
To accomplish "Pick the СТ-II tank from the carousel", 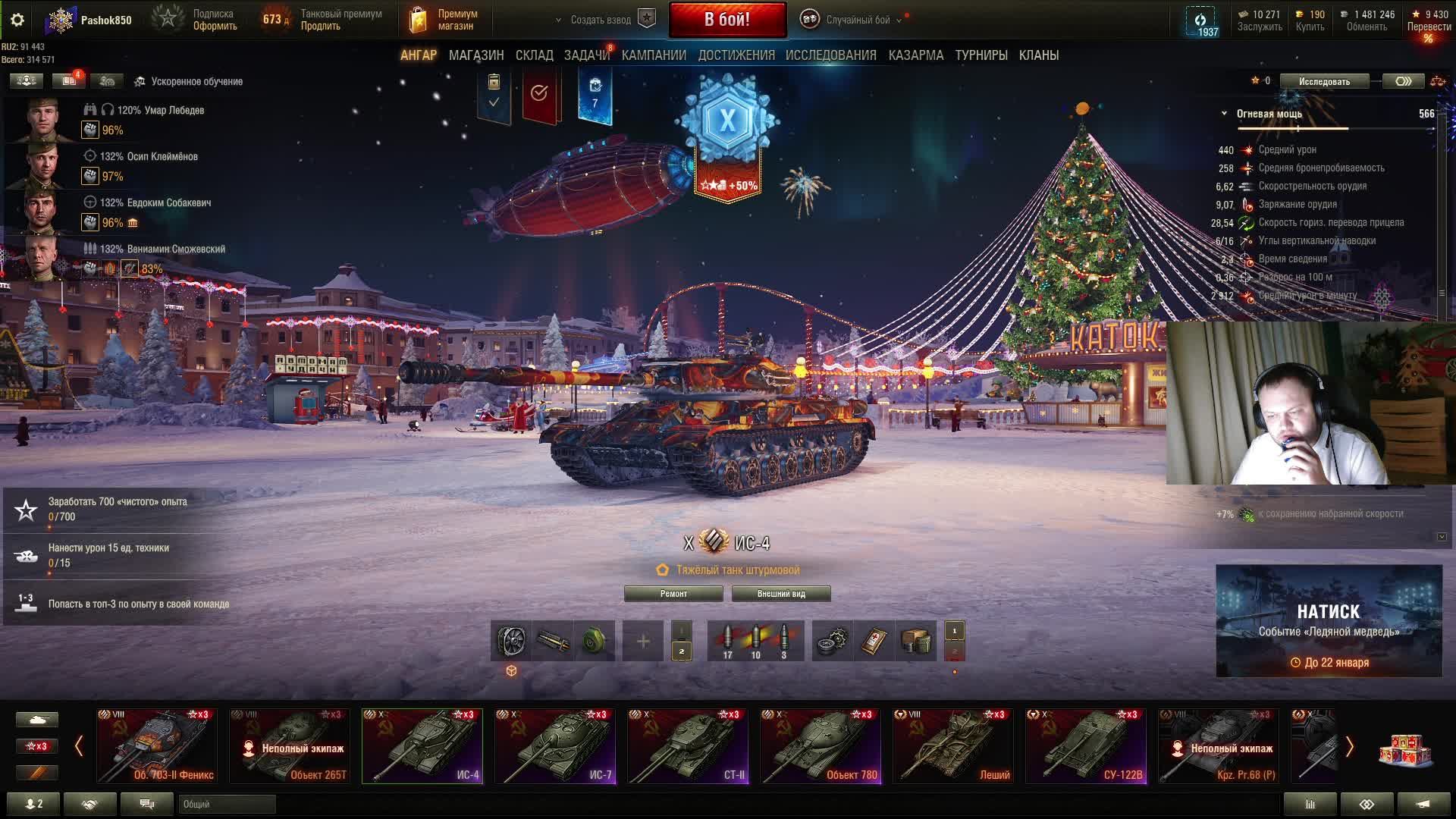I will pyautogui.click(x=688, y=745).
